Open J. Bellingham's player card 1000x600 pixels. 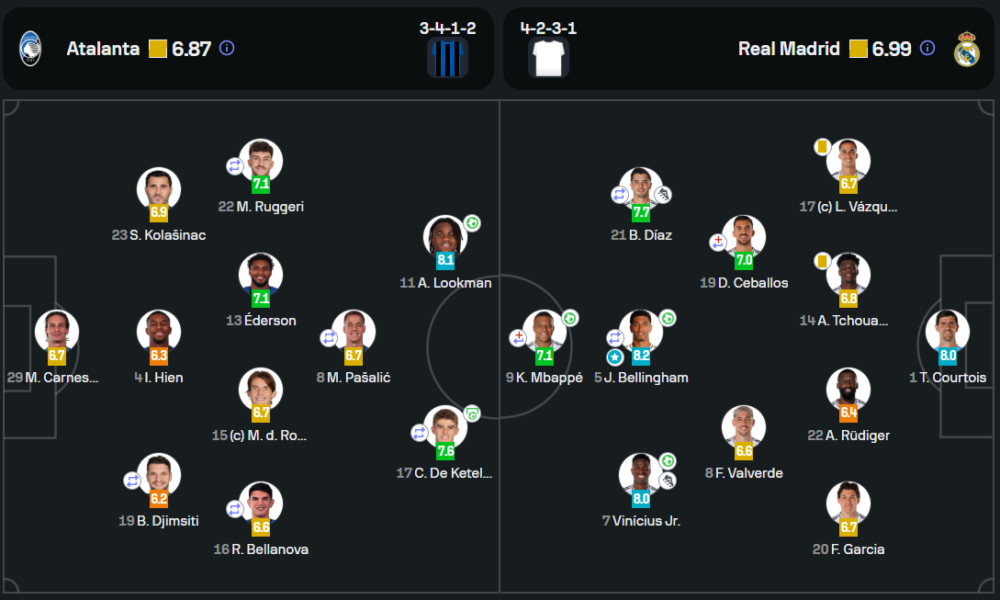(x=640, y=333)
